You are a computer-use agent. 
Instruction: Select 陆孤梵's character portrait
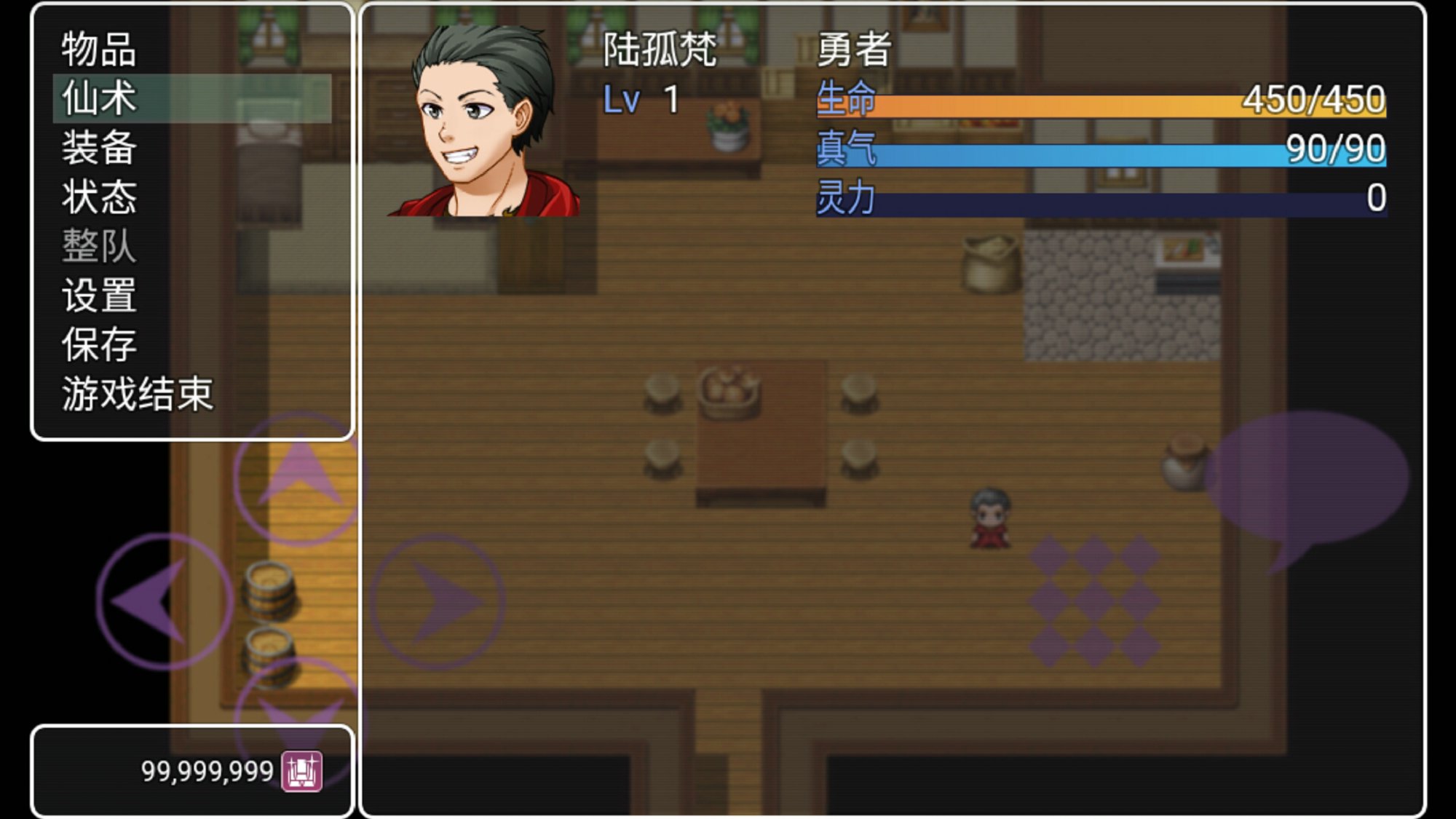[x=484, y=121]
